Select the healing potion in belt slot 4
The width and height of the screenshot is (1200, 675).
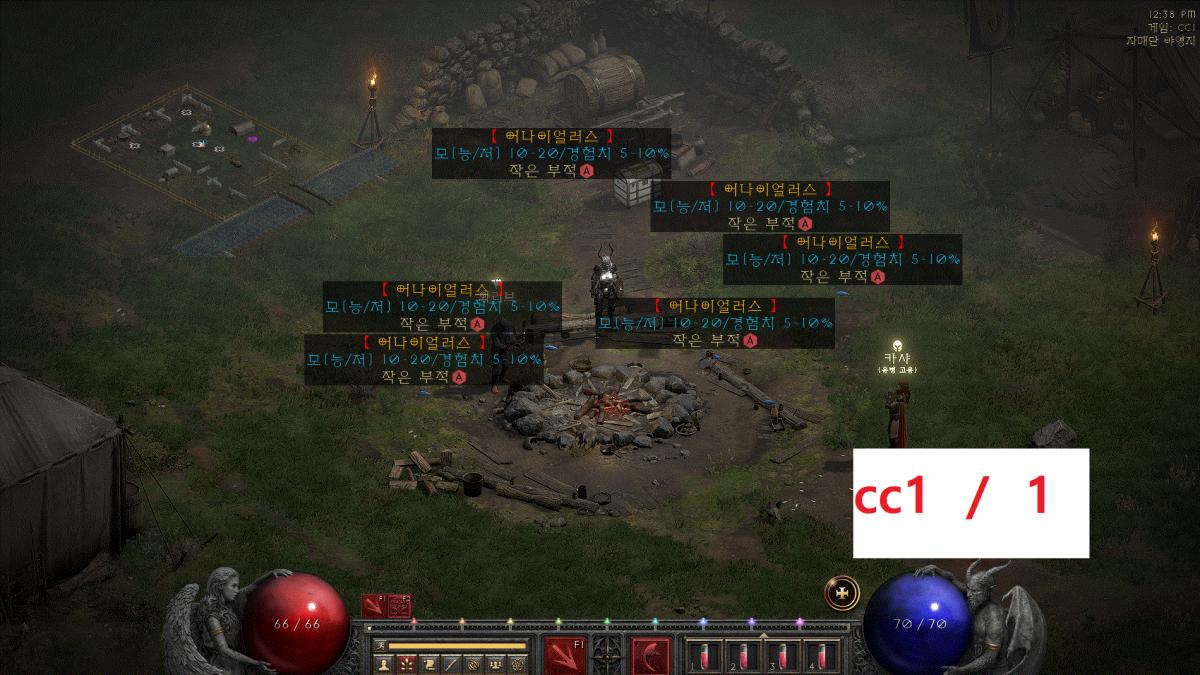click(821, 656)
